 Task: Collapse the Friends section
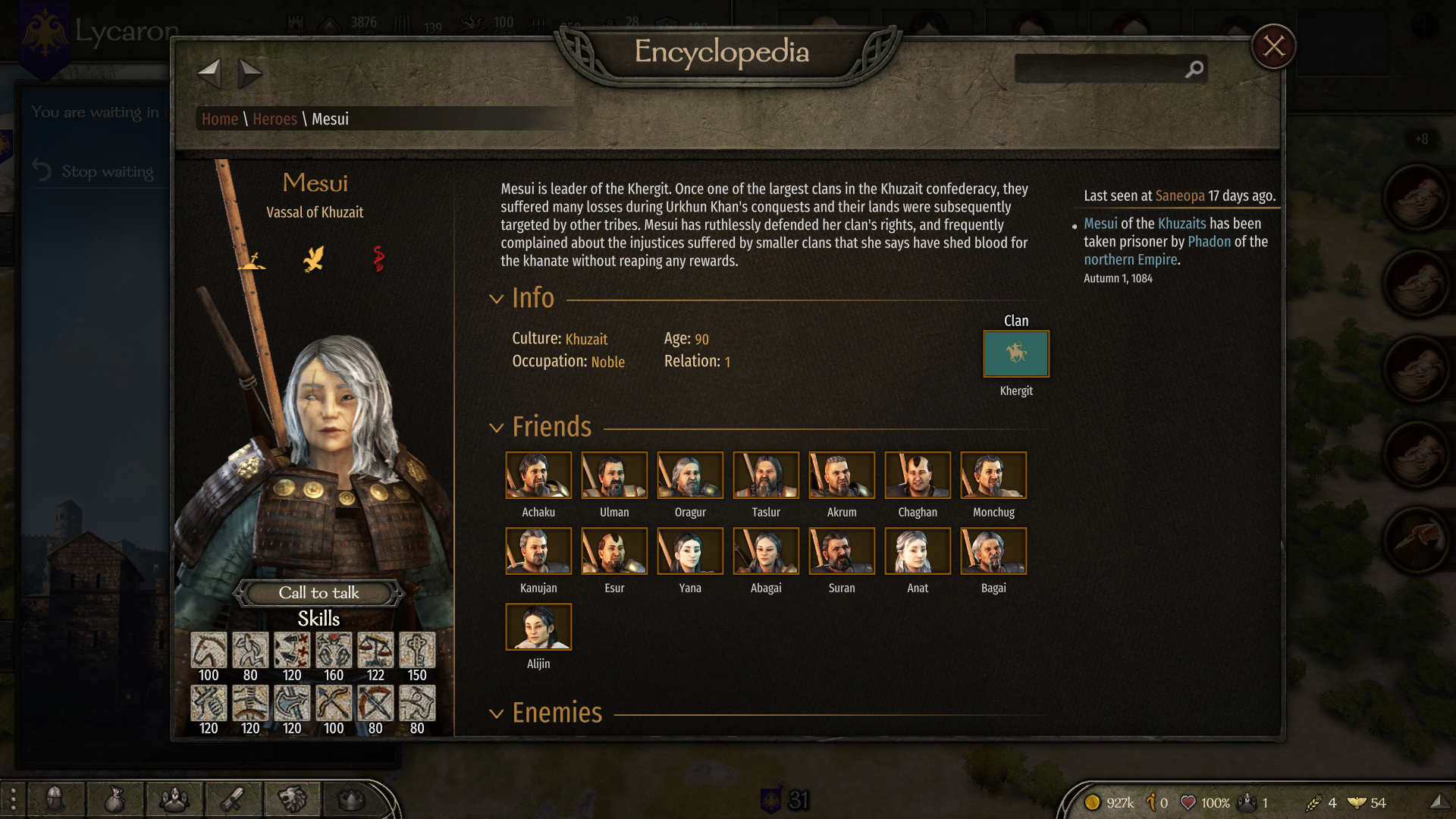497,428
